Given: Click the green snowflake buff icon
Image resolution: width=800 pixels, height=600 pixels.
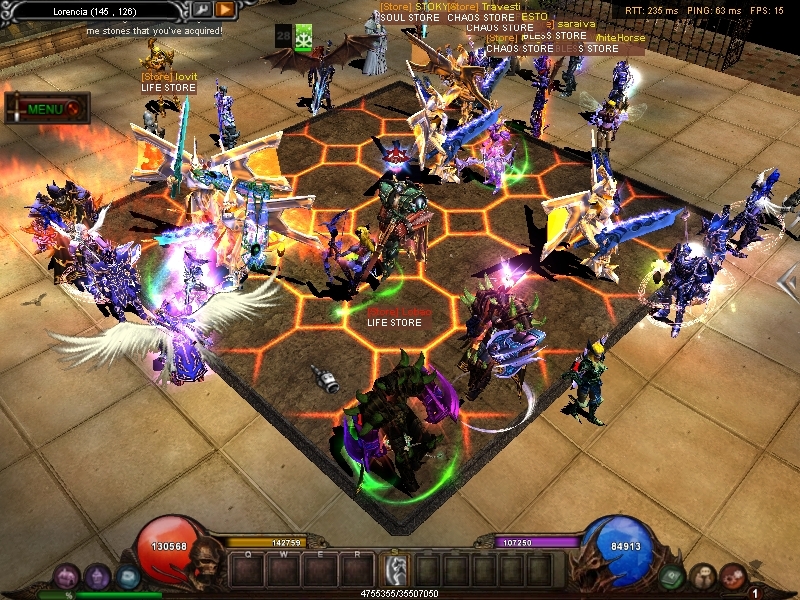Looking at the screenshot, I should [304, 36].
